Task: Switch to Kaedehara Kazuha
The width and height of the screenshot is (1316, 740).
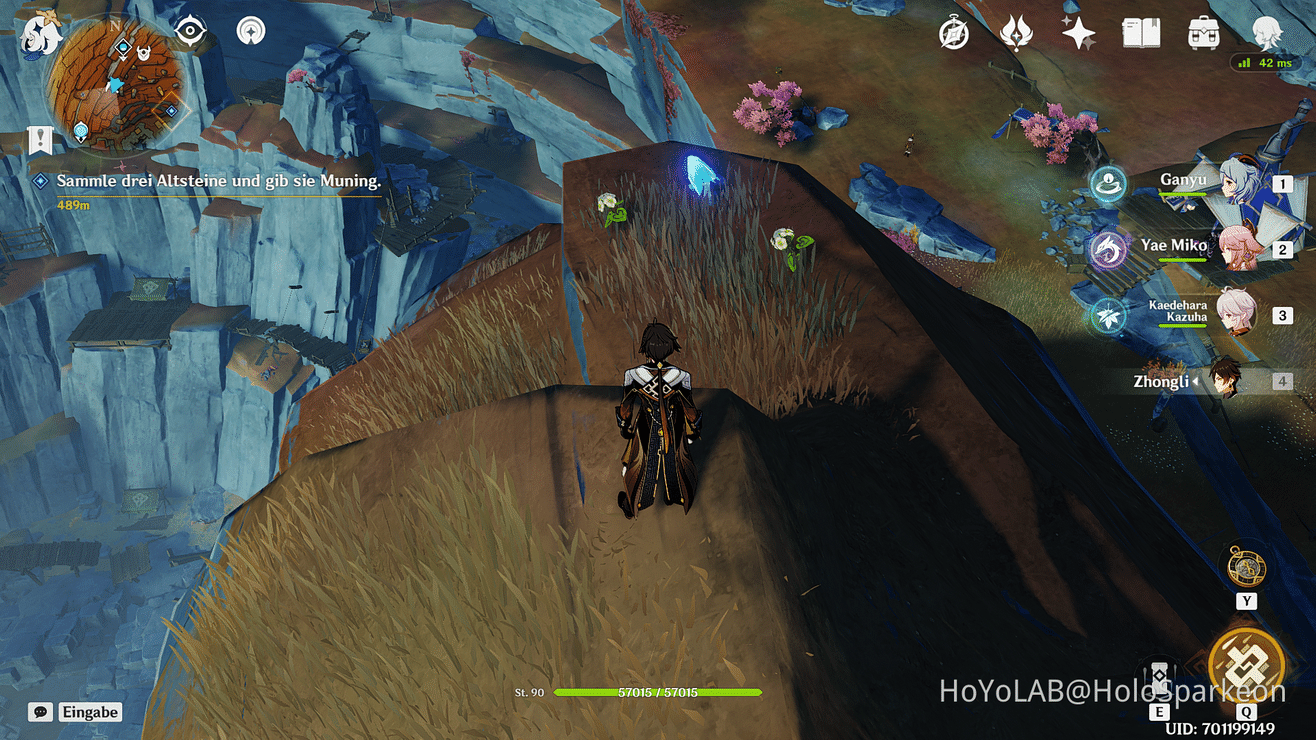Action: coord(1238,314)
